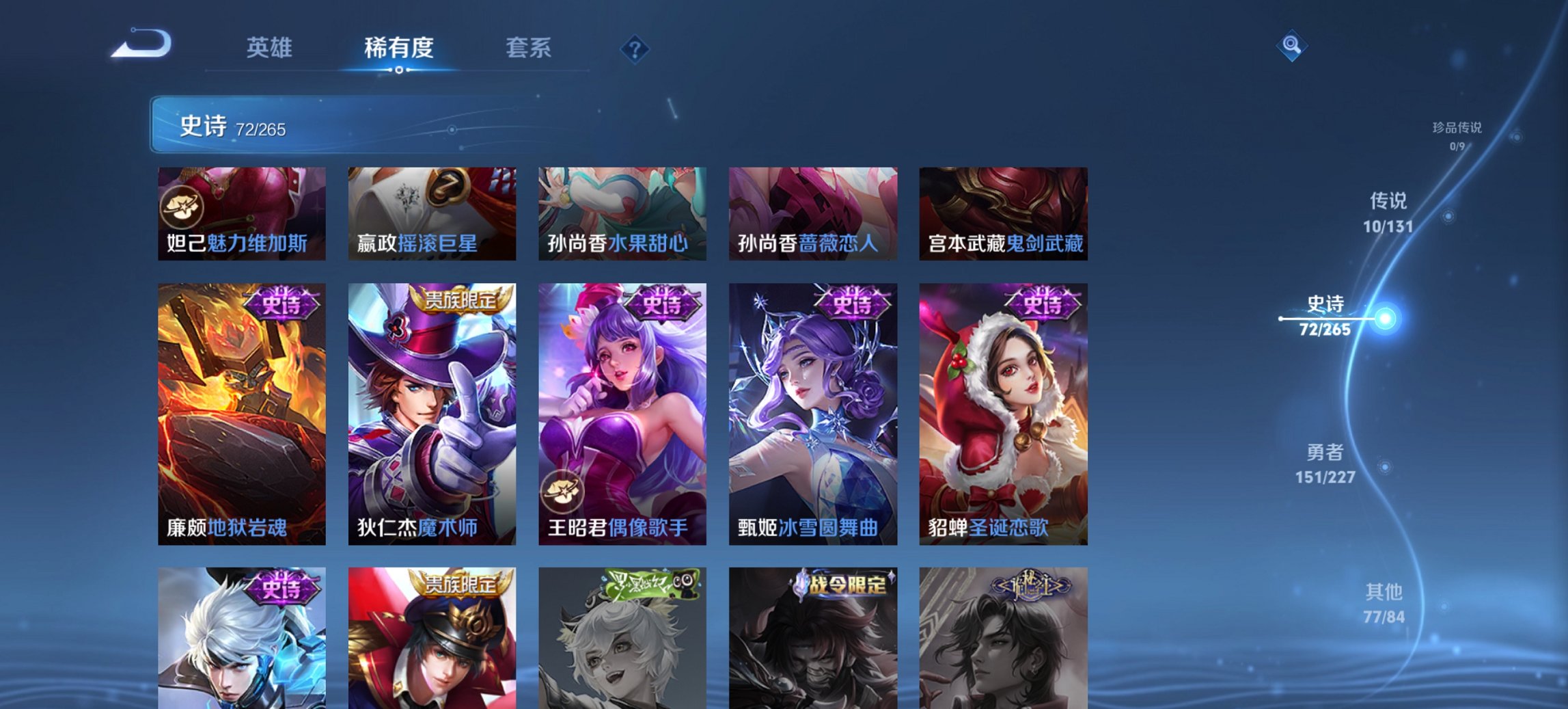Click the question mark help icon
Screen dimensions: 1568x709
tap(634, 48)
